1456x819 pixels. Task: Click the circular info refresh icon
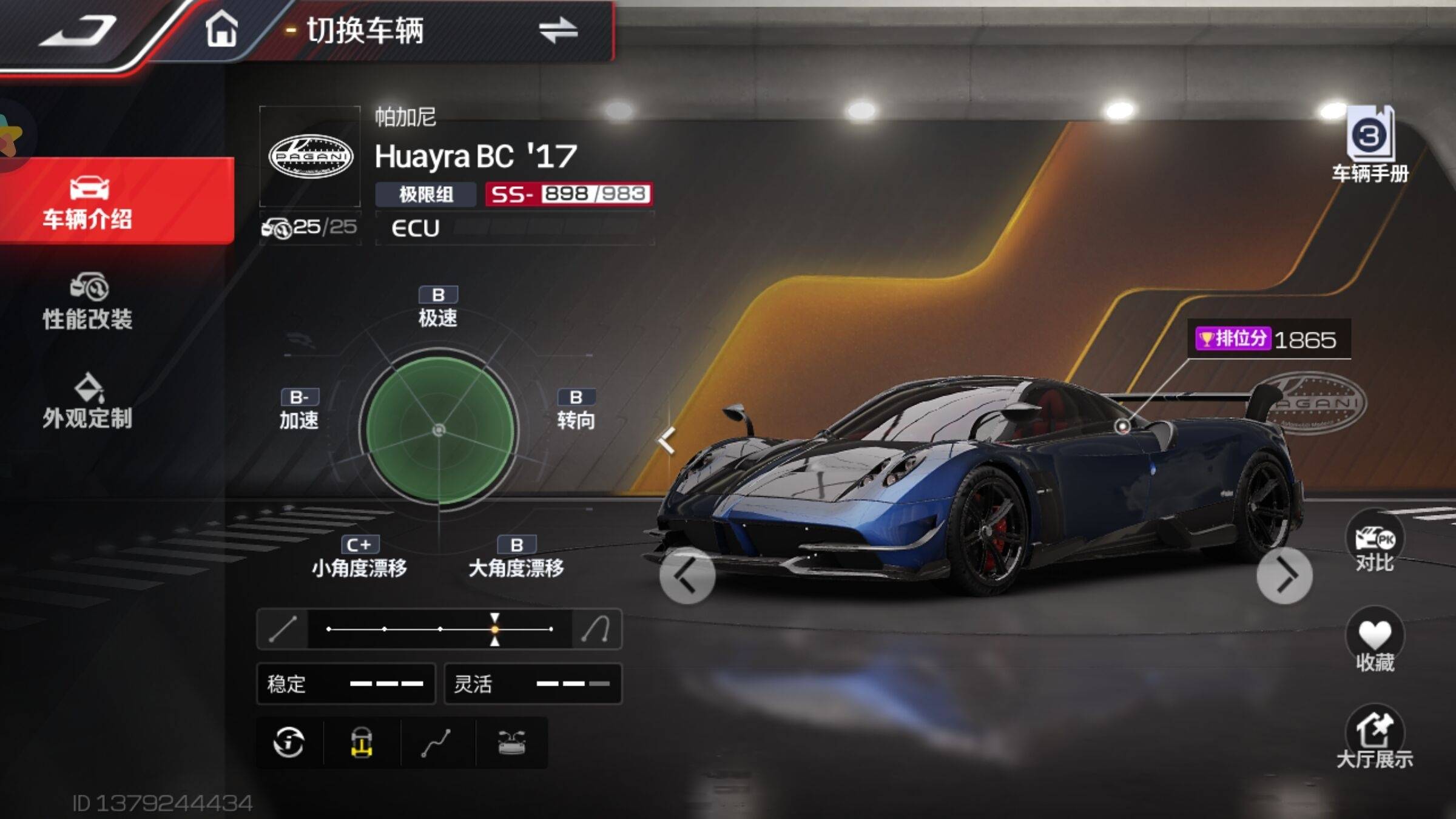pyautogui.click(x=289, y=743)
